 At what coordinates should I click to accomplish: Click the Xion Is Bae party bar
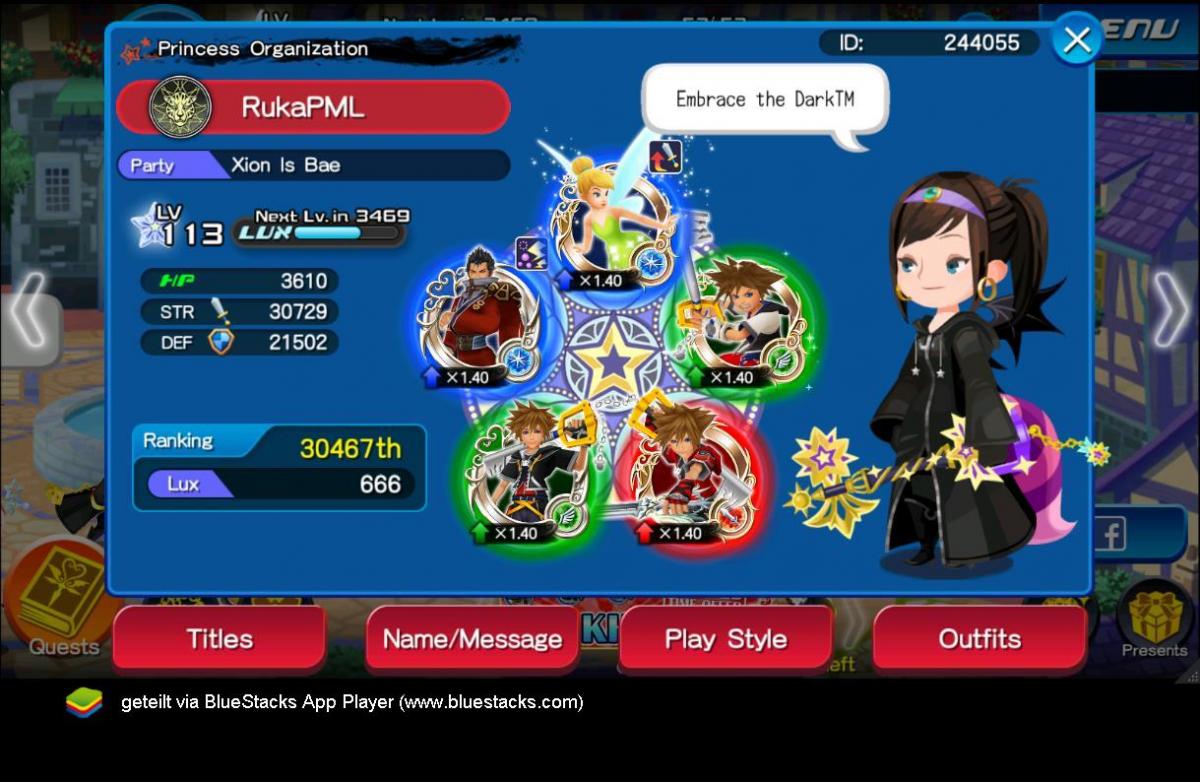pyautogui.click(x=313, y=165)
